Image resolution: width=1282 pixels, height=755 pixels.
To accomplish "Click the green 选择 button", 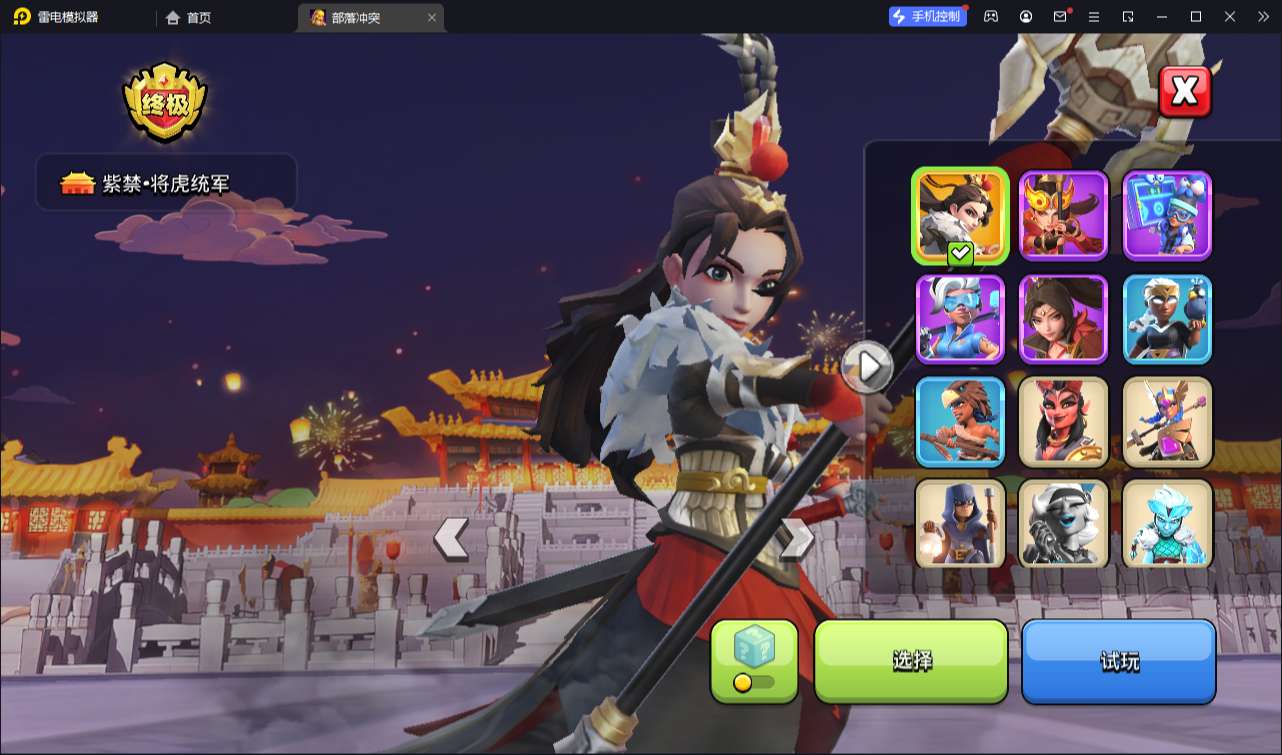I will click(911, 661).
